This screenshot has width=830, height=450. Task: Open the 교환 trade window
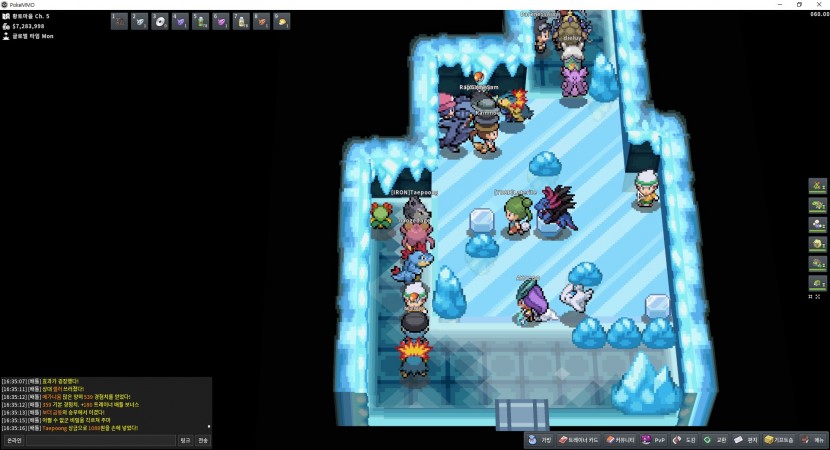pos(715,440)
